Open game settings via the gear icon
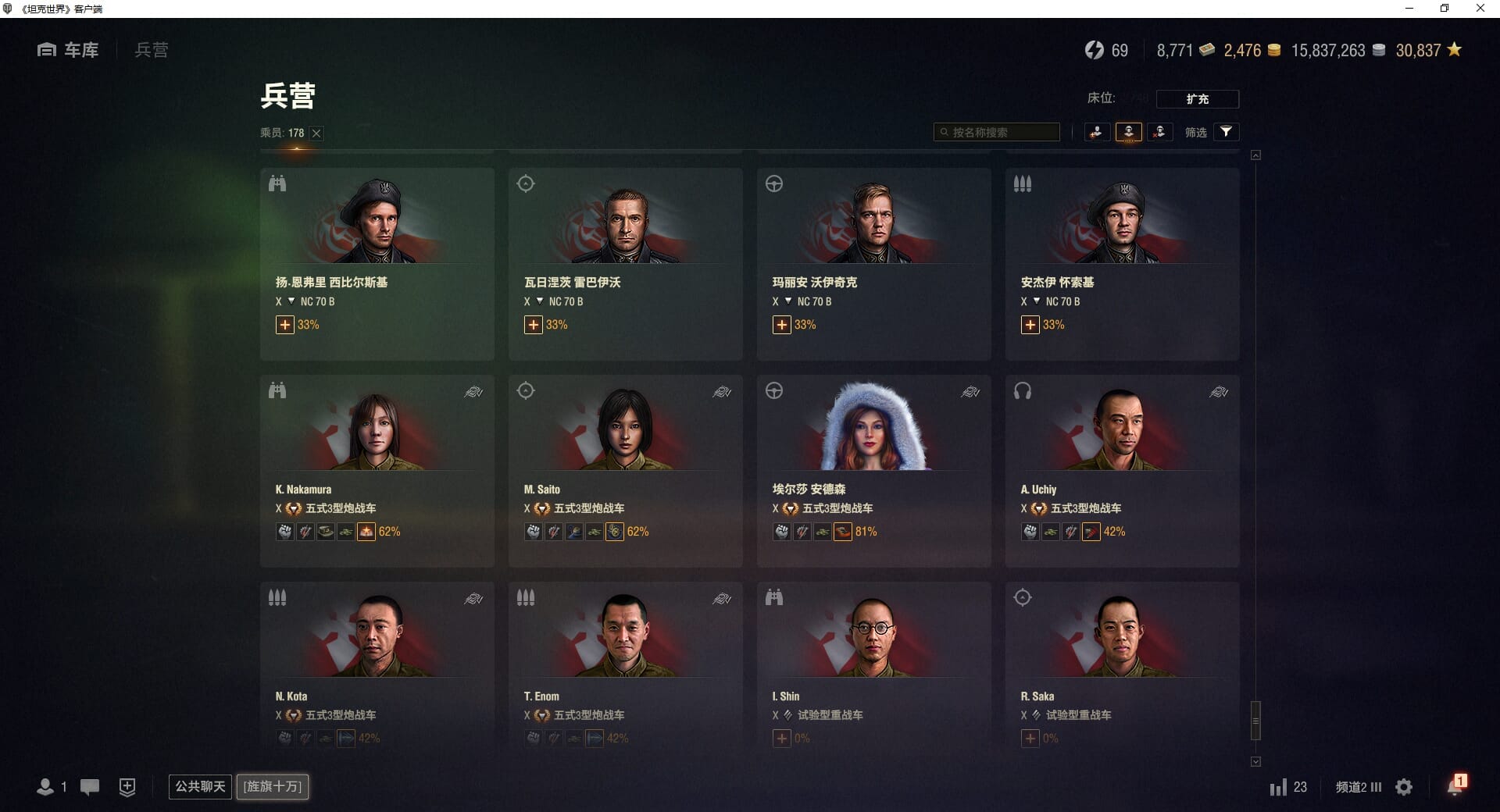Screen dimensions: 1500x812 (x=1404, y=787)
